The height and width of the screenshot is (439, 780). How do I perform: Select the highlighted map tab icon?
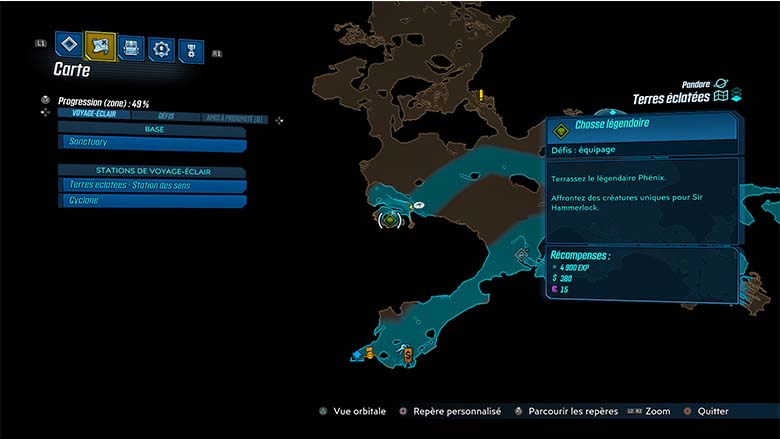click(x=100, y=45)
